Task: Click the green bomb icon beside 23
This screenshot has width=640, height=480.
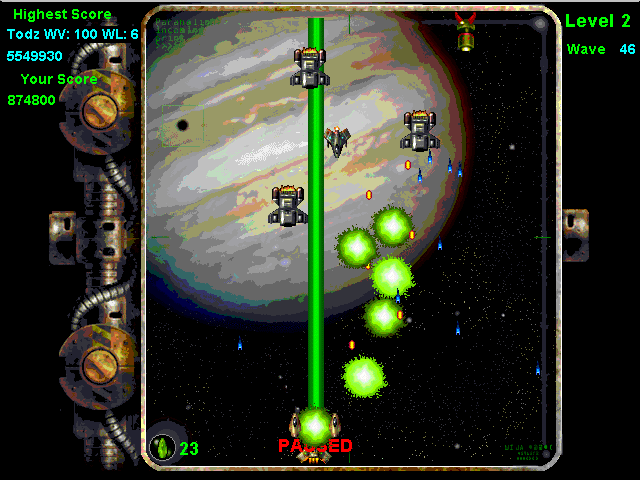Action: tap(162, 447)
